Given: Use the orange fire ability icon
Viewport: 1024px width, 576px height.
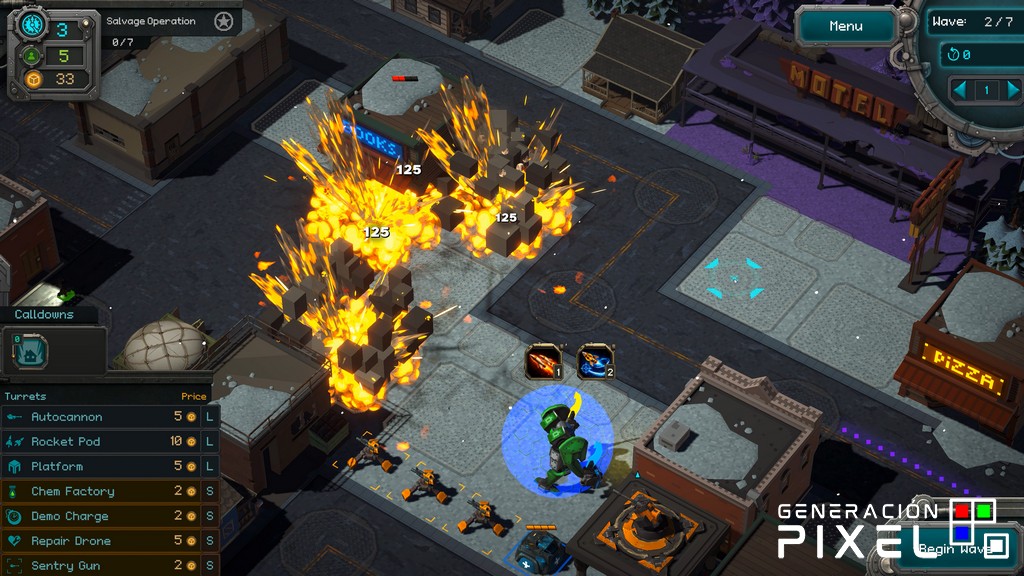Looking at the screenshot, I should (x=543, y=362).
